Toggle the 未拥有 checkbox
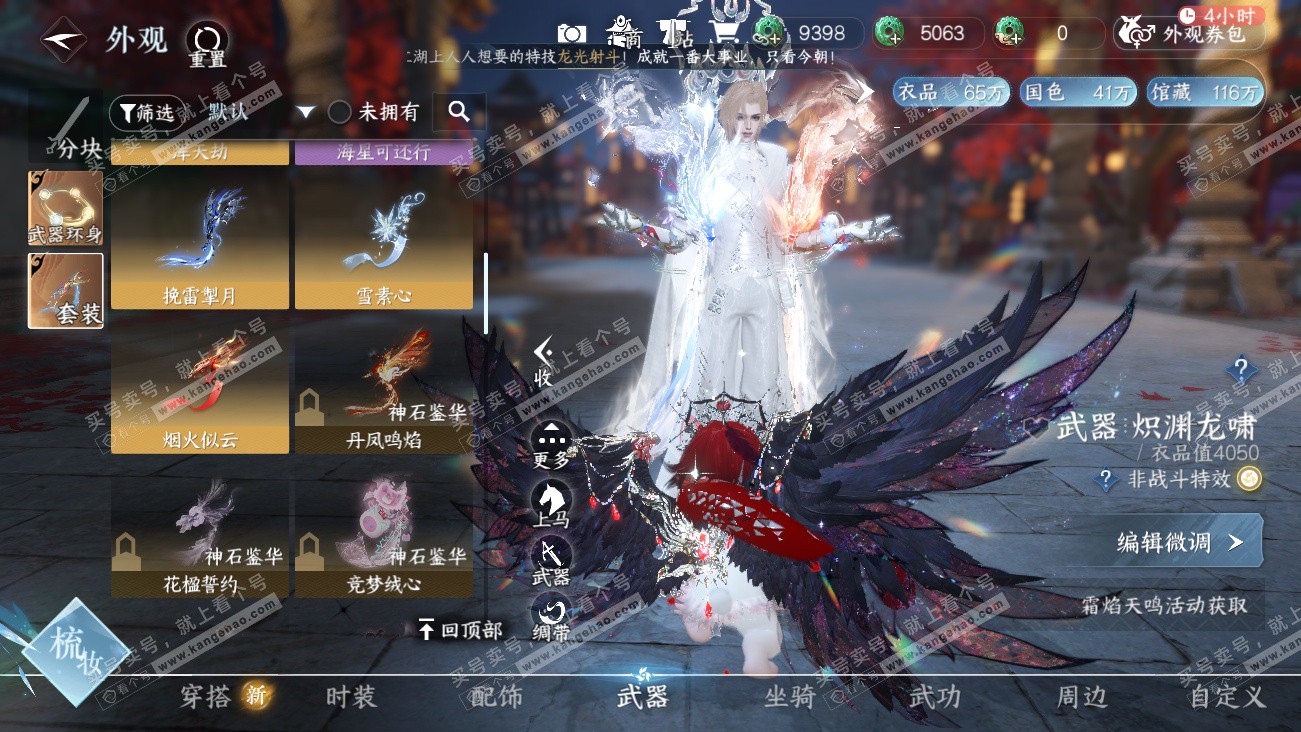This screenshot has height=732, width=1301. tap(340, 112)
